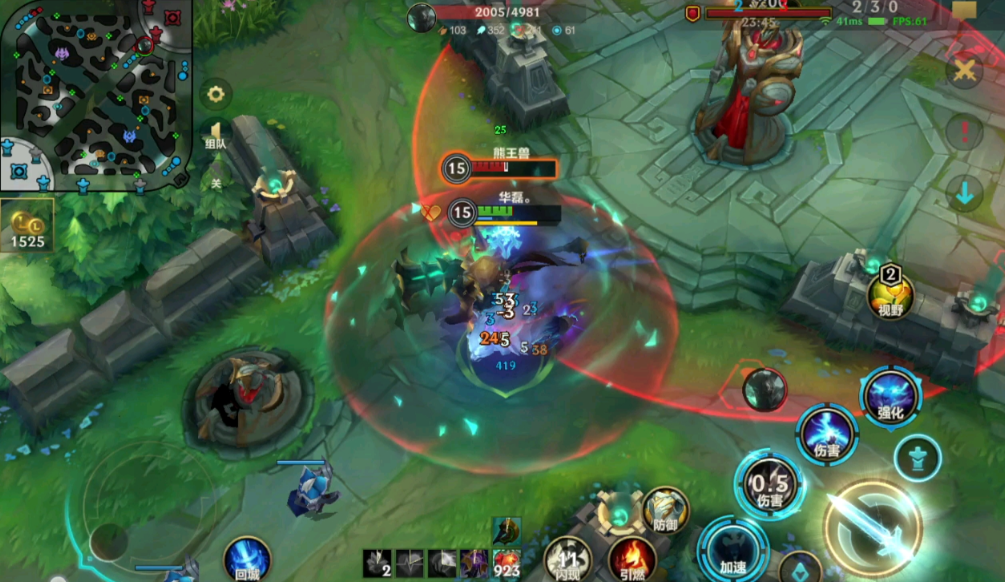Image resolution: width=1005 pixels, height=582 pixels.
Task: Select the red item slot showing 923
Action: click(x=507, y=563)
